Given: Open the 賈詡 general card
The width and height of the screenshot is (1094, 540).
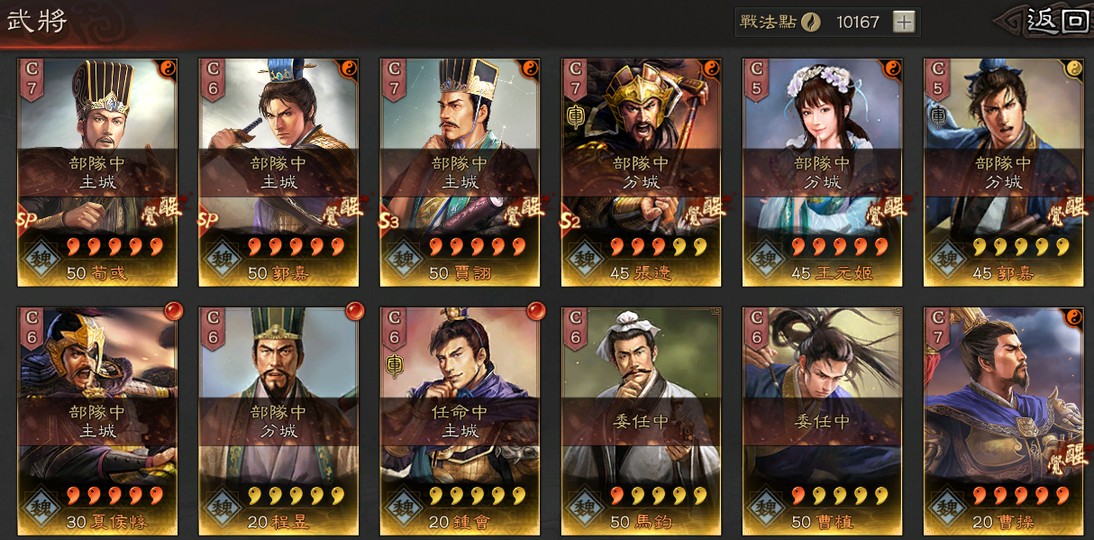Looking at the screenshot, I should [460, 172].
